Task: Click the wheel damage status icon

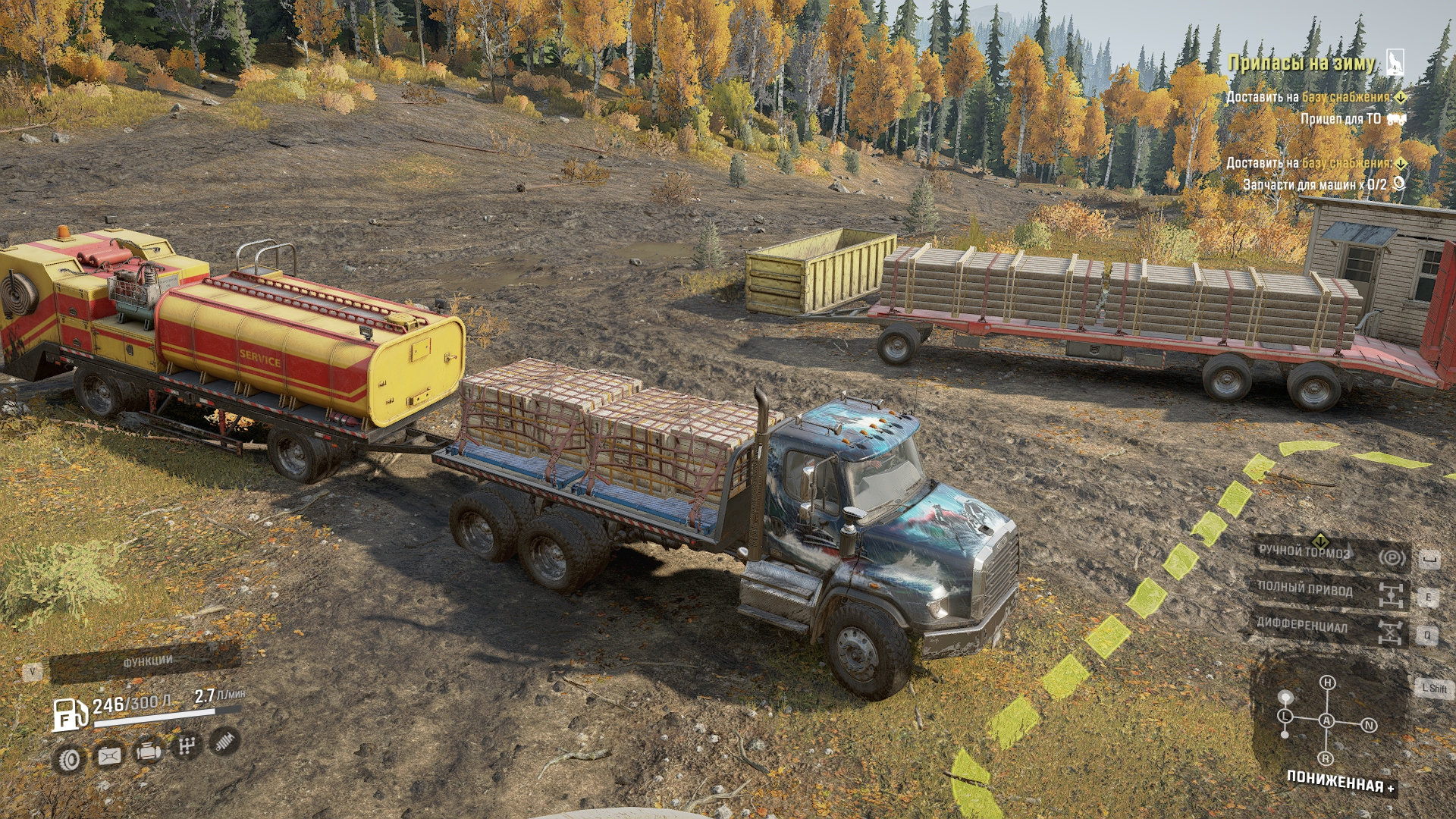Action: [x=69, y=759]
